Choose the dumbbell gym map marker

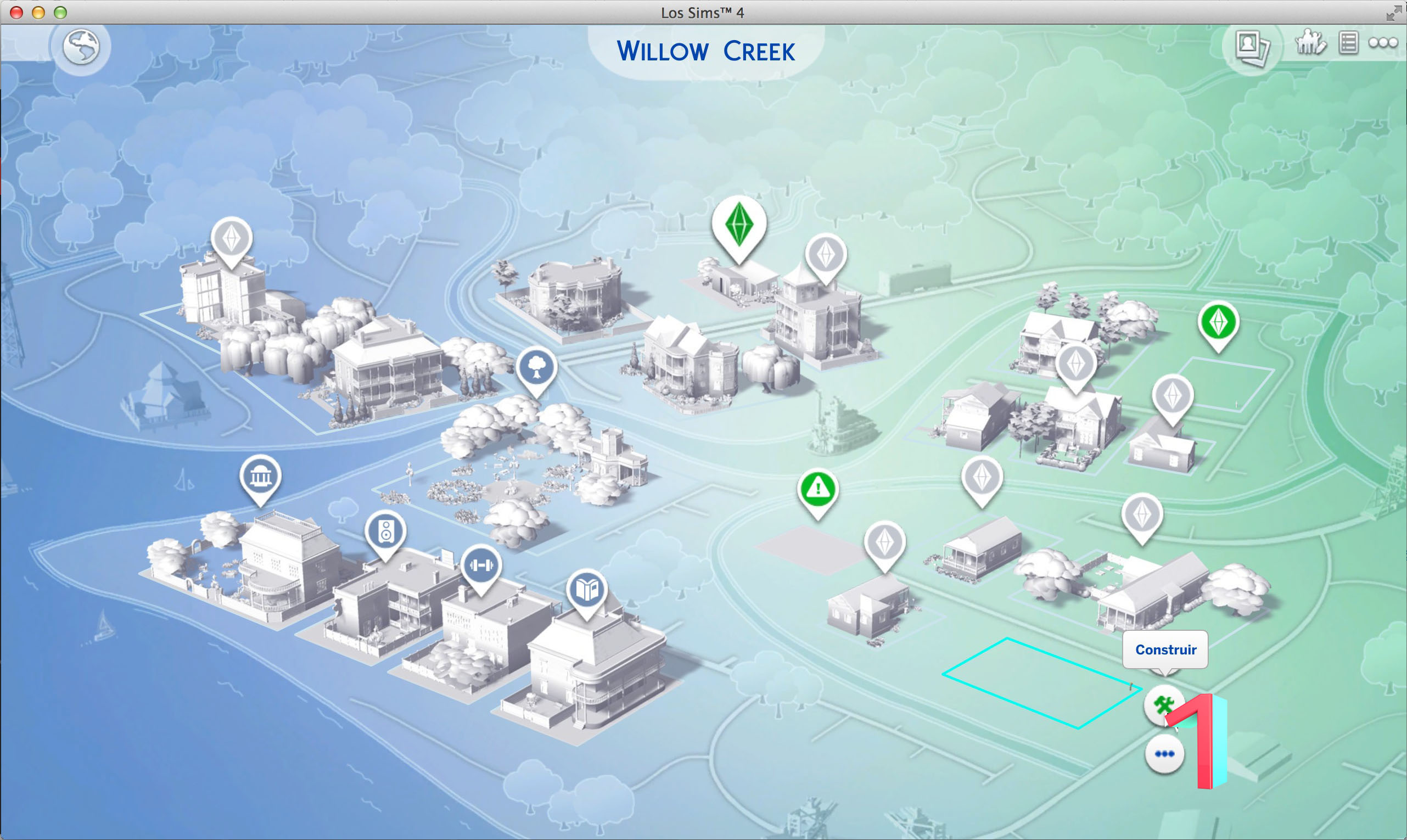tap(481, 565)
